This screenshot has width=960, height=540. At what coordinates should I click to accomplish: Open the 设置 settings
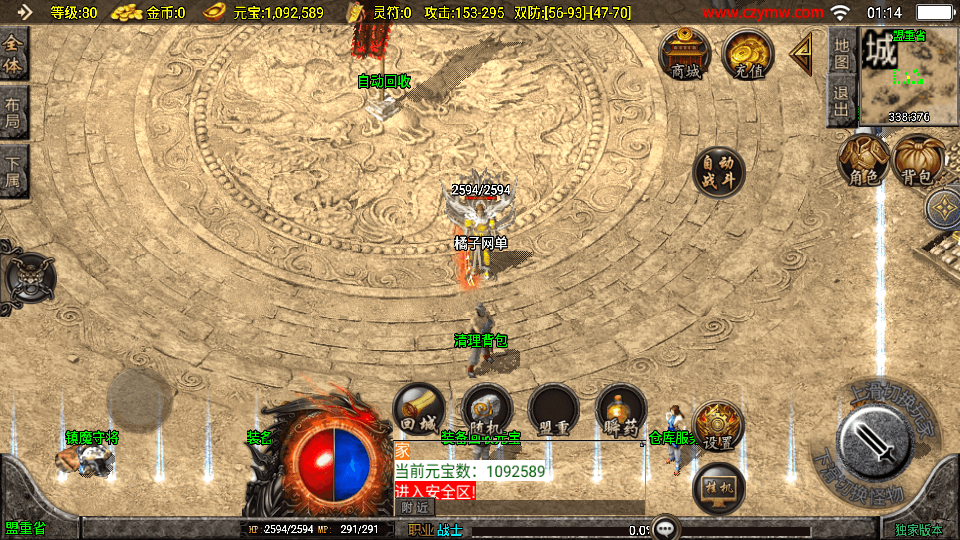pos(717,425)
